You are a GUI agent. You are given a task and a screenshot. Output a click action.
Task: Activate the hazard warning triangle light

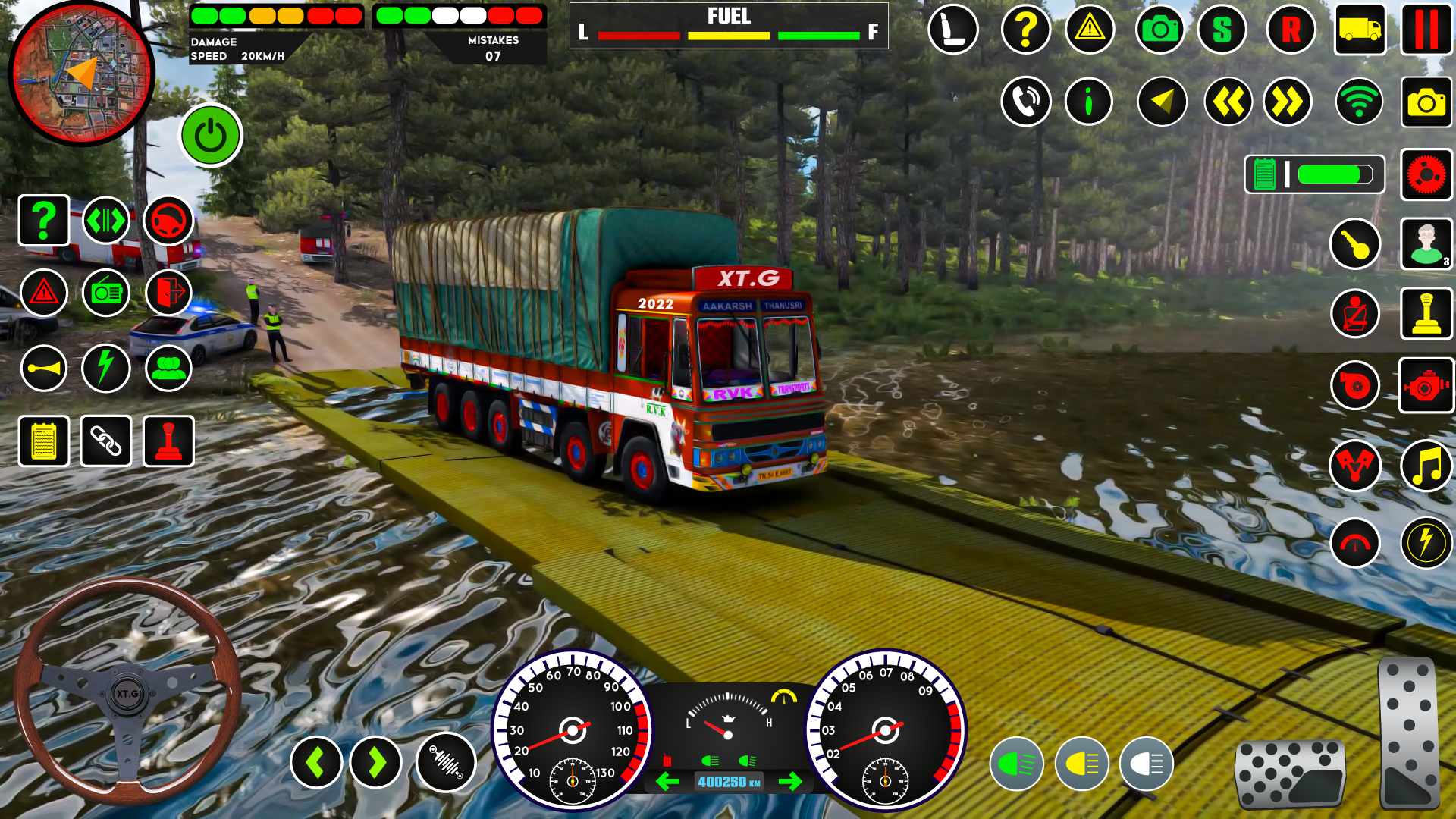pos(45,293)
